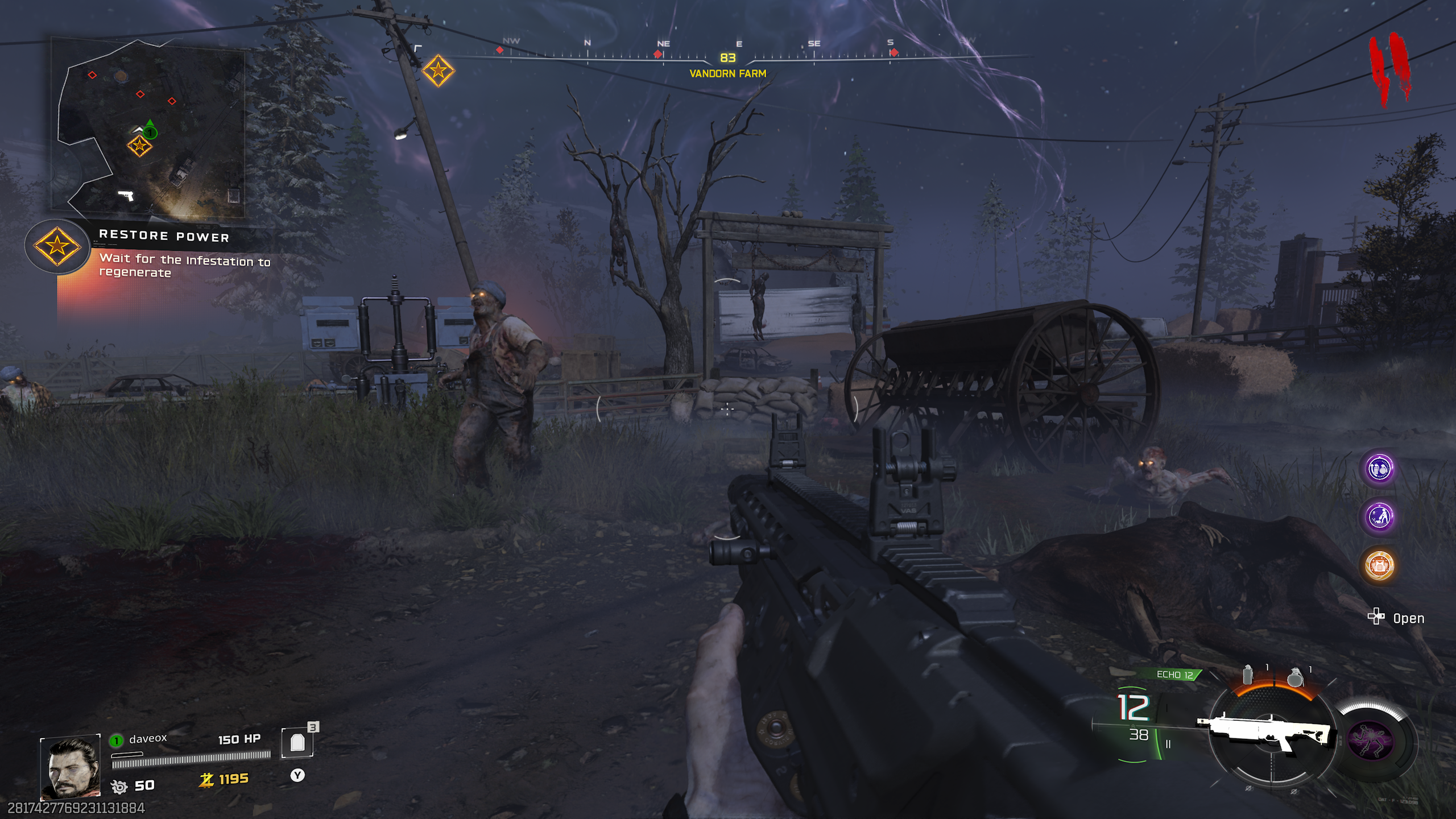Image resolution: width=1456 pixels, height=819 pixels.
Task: Toggle the objective waypoint marker above the pole
Action: (438, 71)
